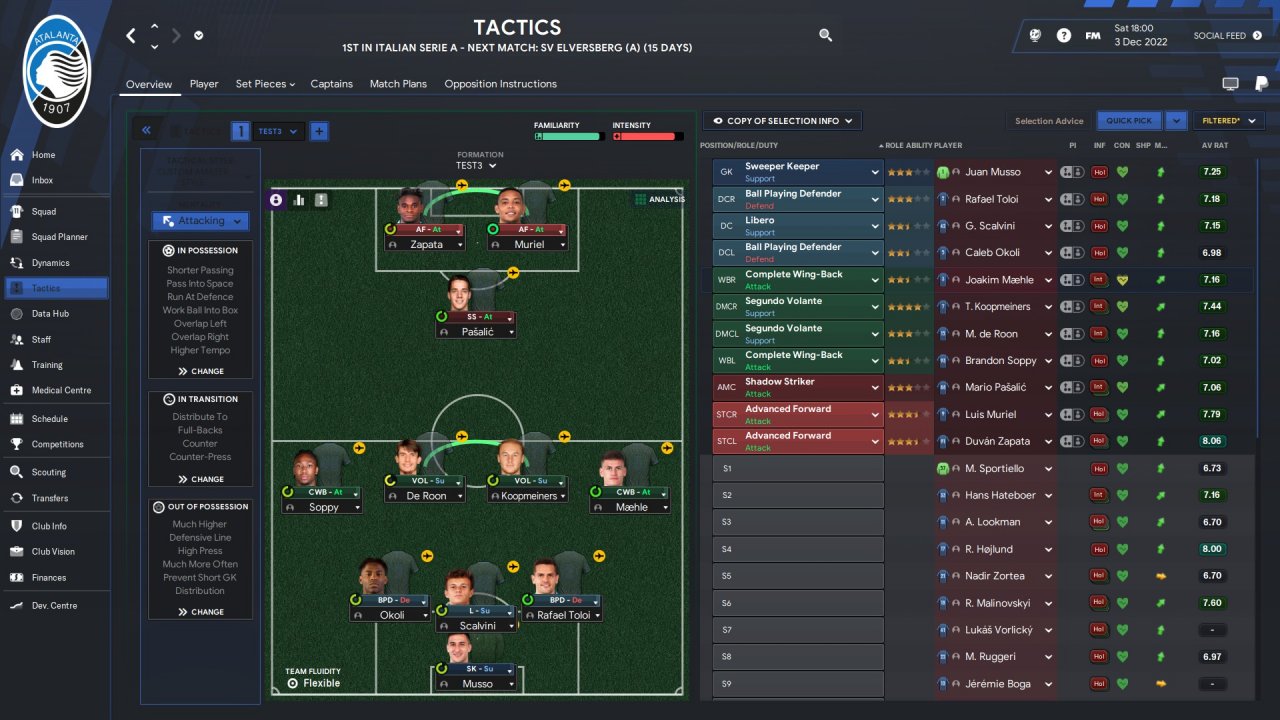
Task: Click the Quick Pick button
Action: tap(1129, 121)
